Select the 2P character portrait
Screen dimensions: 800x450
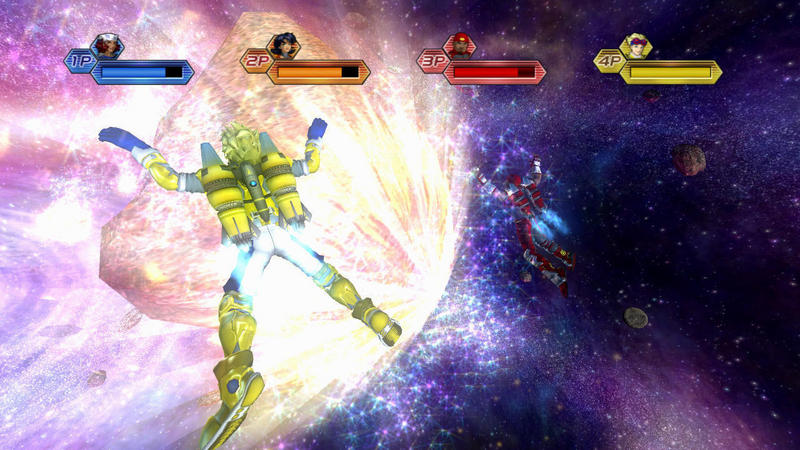pyautogui.click(x=283, y=46)
